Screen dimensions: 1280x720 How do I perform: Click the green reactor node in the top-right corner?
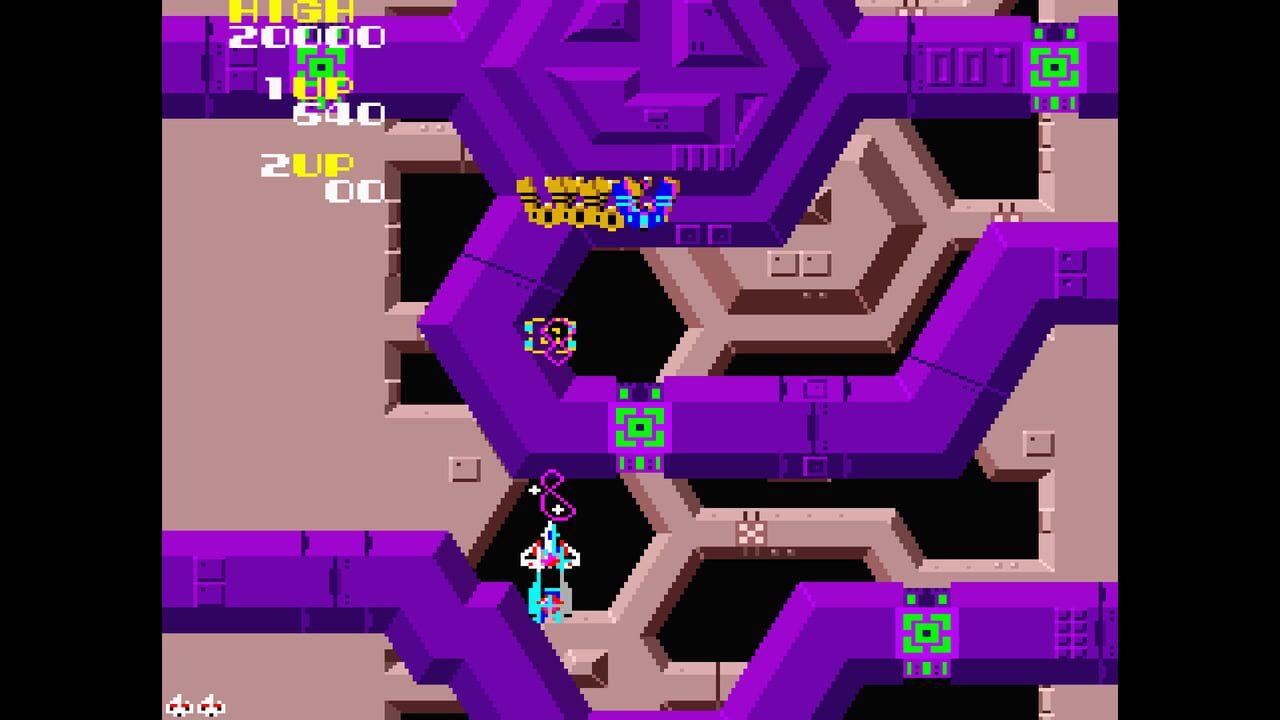(1055, 68)
